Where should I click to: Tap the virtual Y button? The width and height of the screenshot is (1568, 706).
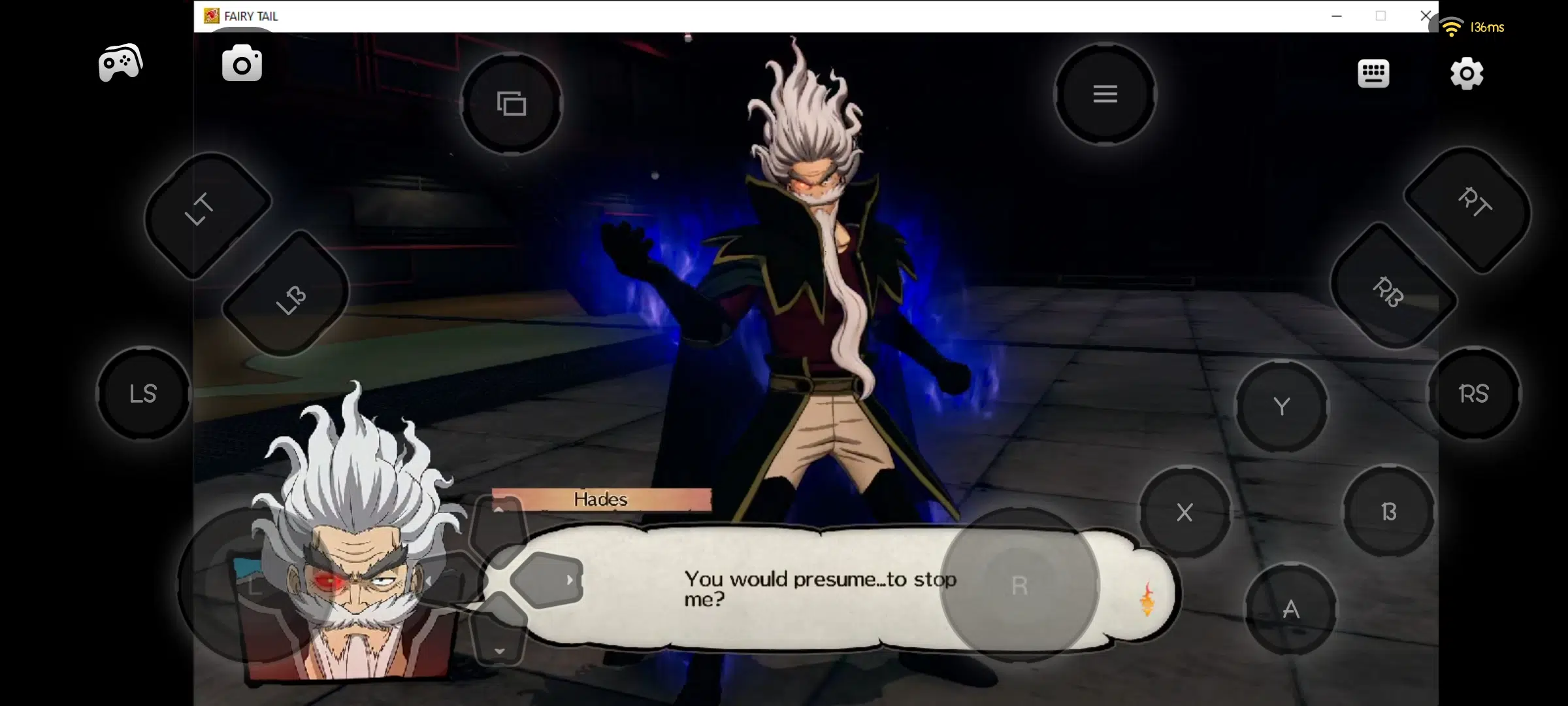[x=1282, y=407]
